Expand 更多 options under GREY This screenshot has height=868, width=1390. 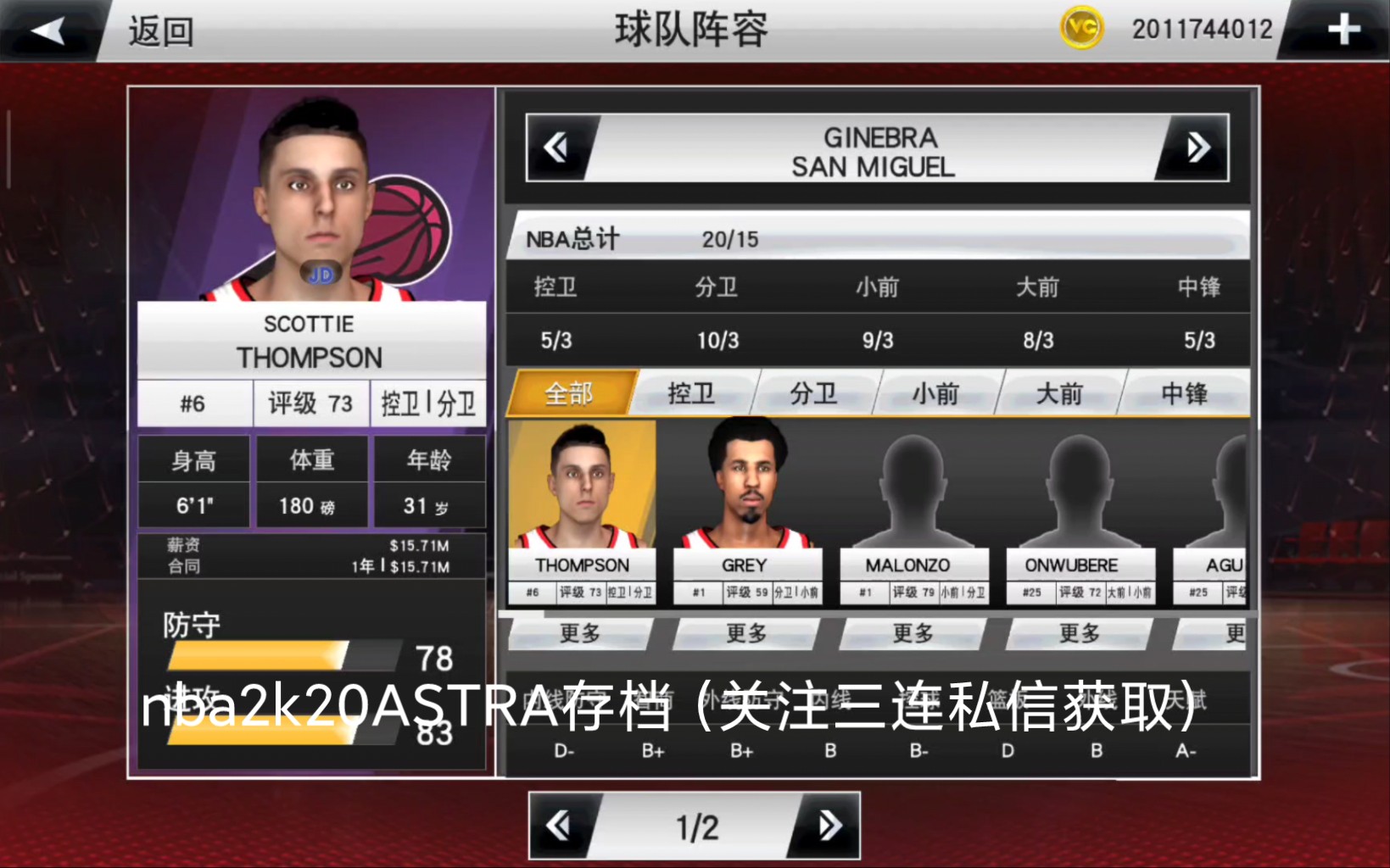point(746,633)
